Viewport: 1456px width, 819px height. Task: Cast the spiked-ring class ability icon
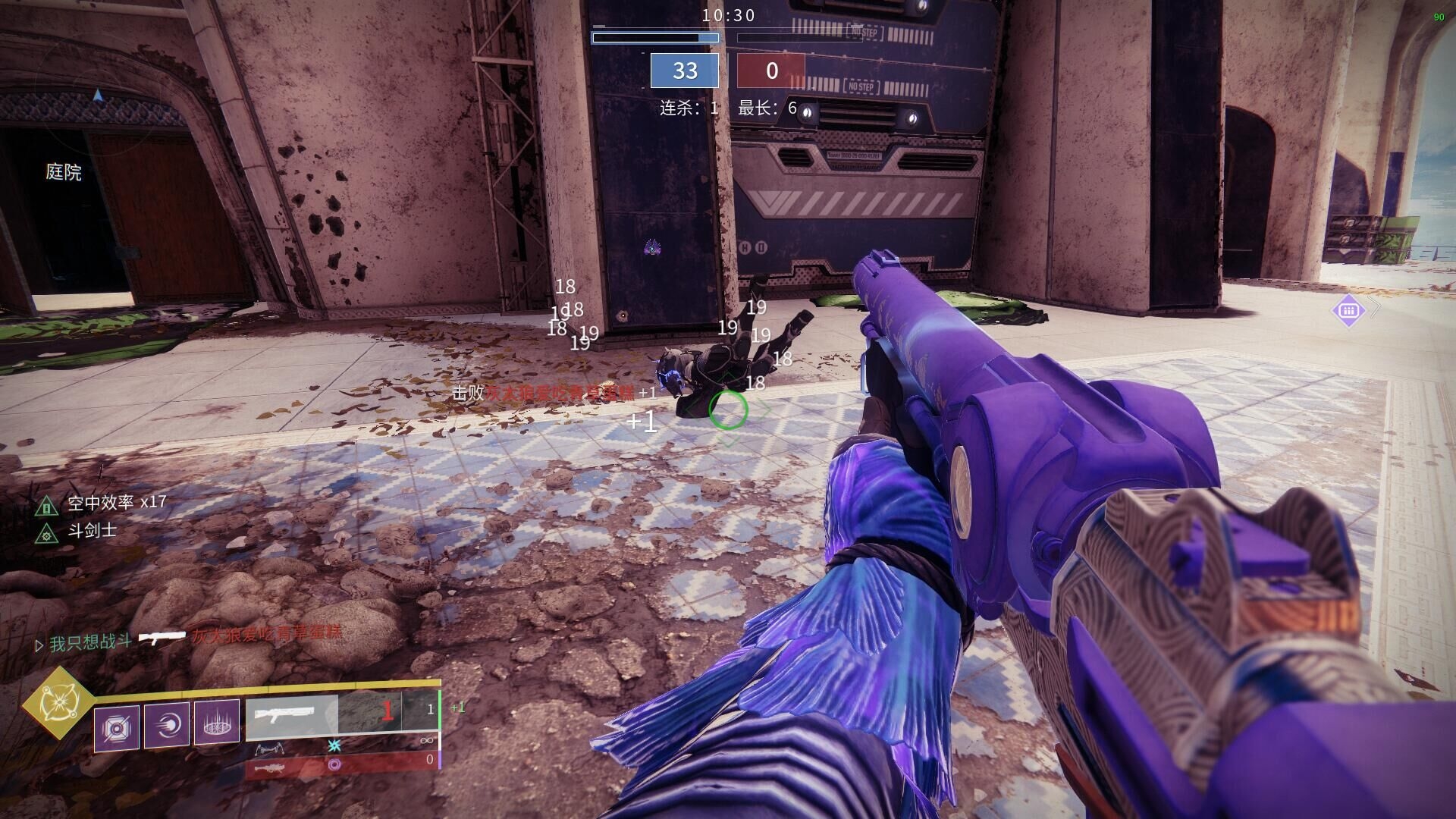[217, 723]
